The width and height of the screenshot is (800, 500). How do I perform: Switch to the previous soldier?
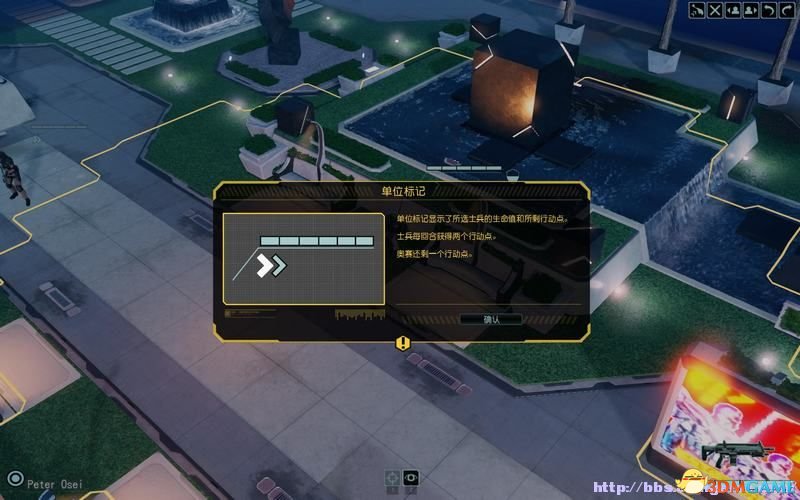pos(732,11)
